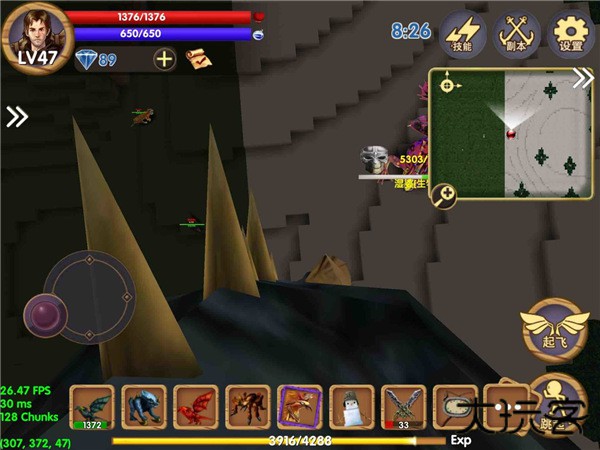Recenter the minimap with the crosshair icon
This screenshot has width=600, height=450.
tap(446, 85)
